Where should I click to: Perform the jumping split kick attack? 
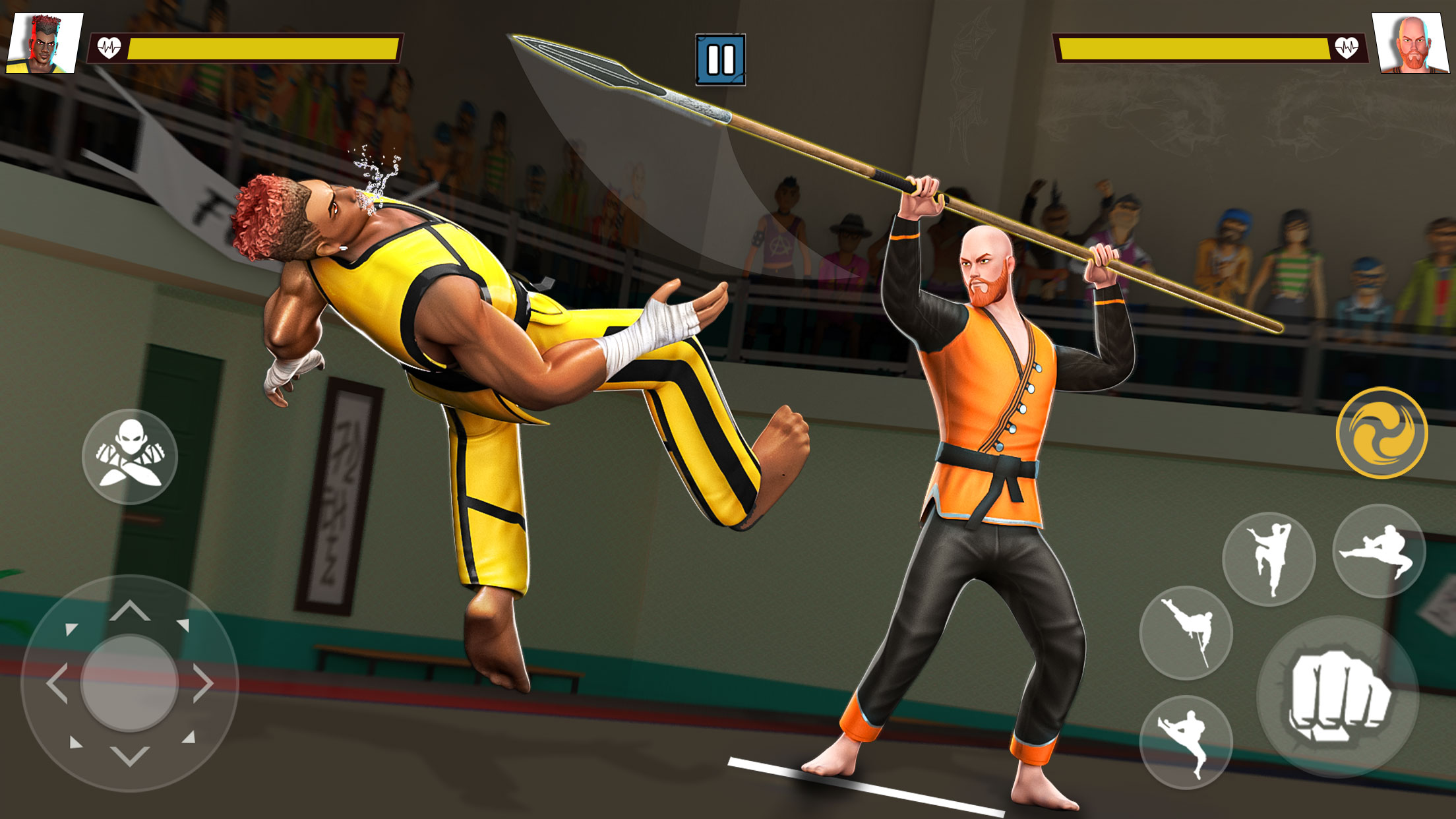tap(1186, 740)
